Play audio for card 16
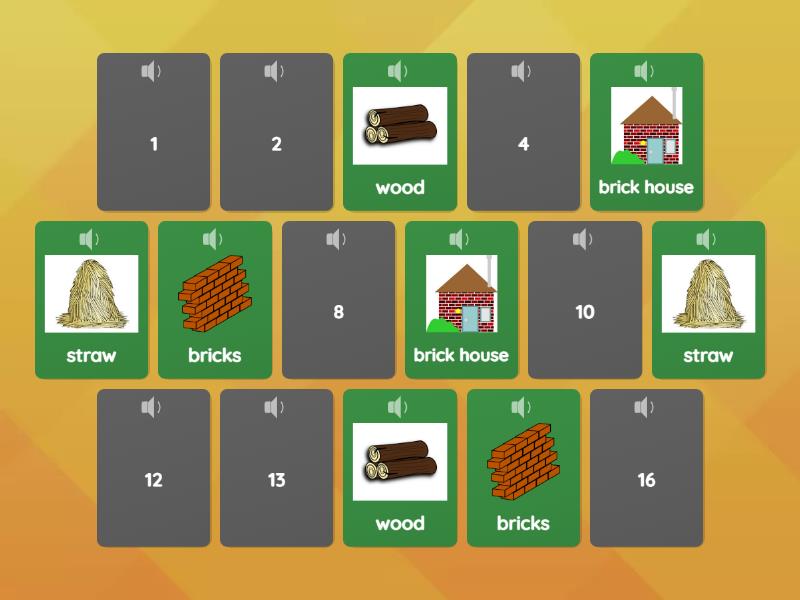This screenshot has height=600, width=800. (644, 407)
